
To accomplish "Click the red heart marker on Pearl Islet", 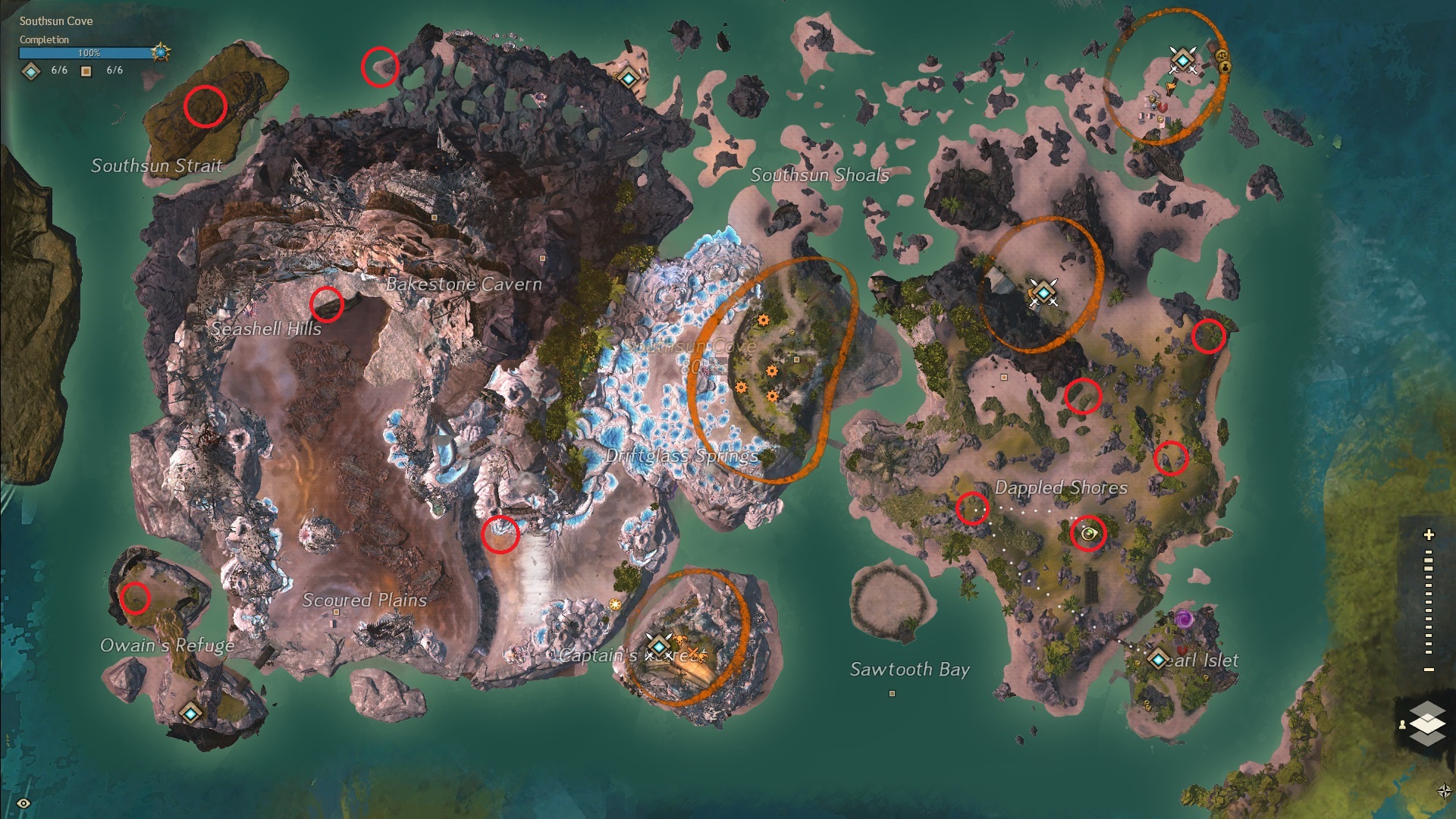I will [x=1181, y=650].
